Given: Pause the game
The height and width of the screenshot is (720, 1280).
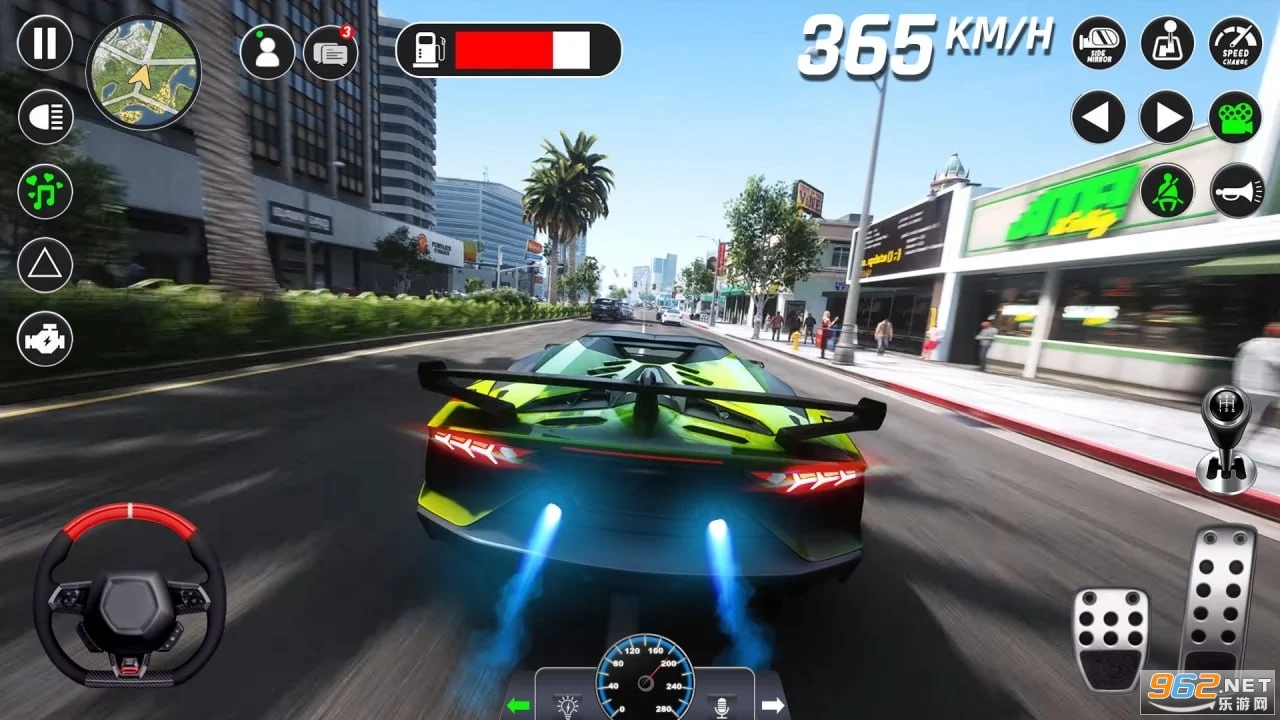Looking at the screenshot, I should 45,44.
